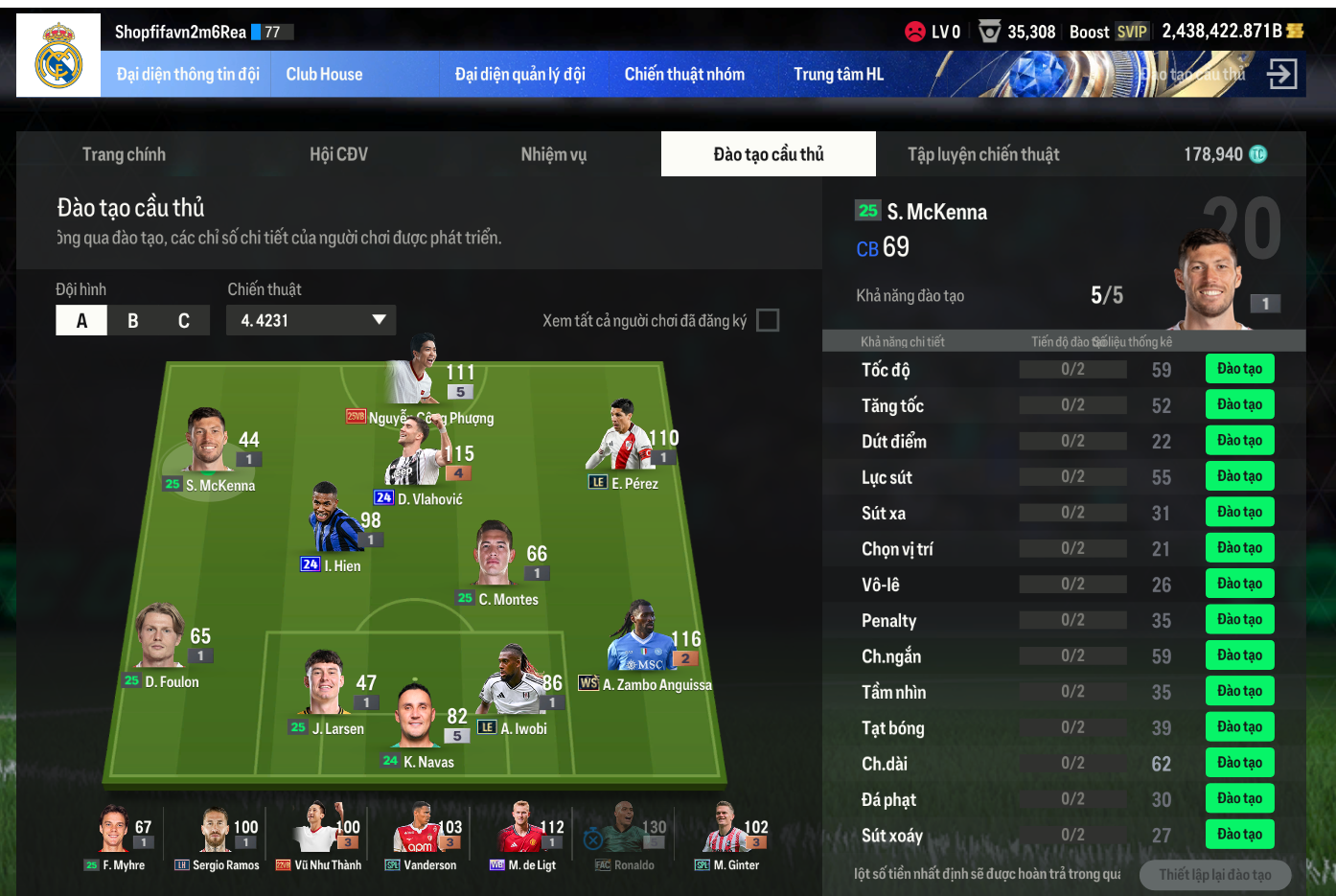The image size is (1336, 896).
Task: Click Đào tạo next to Sút xoáy
Action: pyautogui.click(x=1239, y=835)
